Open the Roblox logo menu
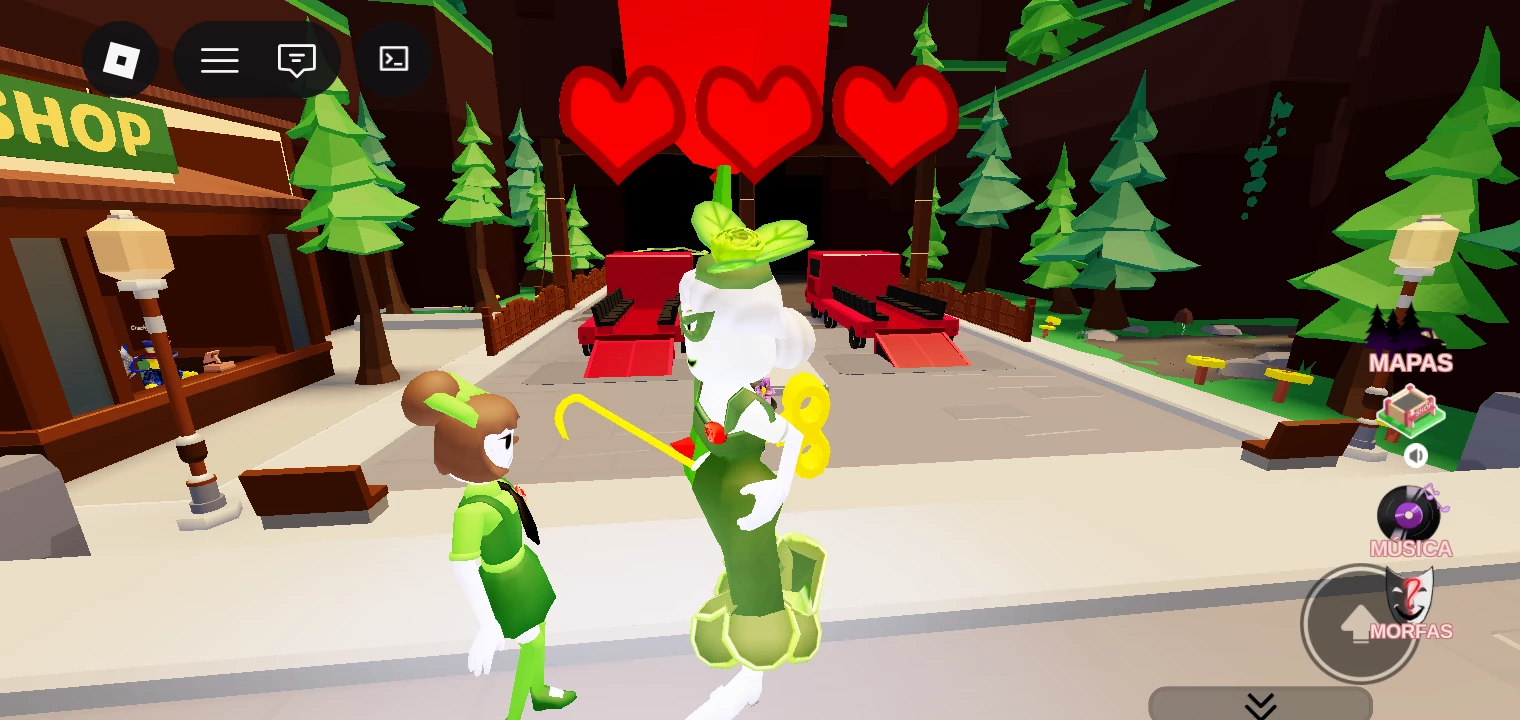Image resolution: width=1520 pixels, height=720 pixels. (120, 60)
